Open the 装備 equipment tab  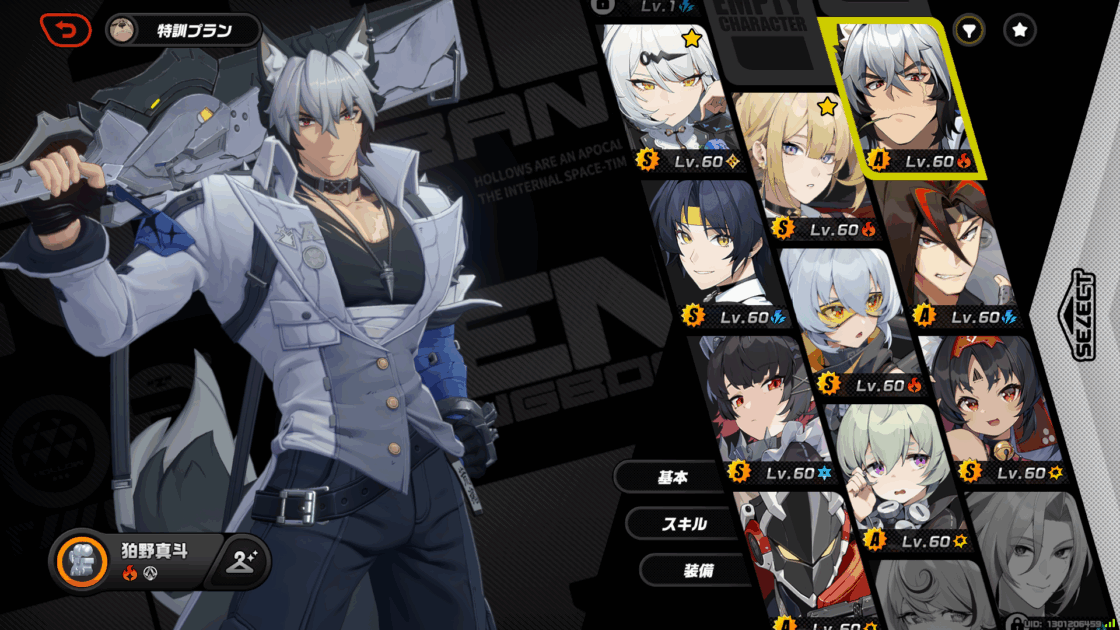tap(697, 570)
